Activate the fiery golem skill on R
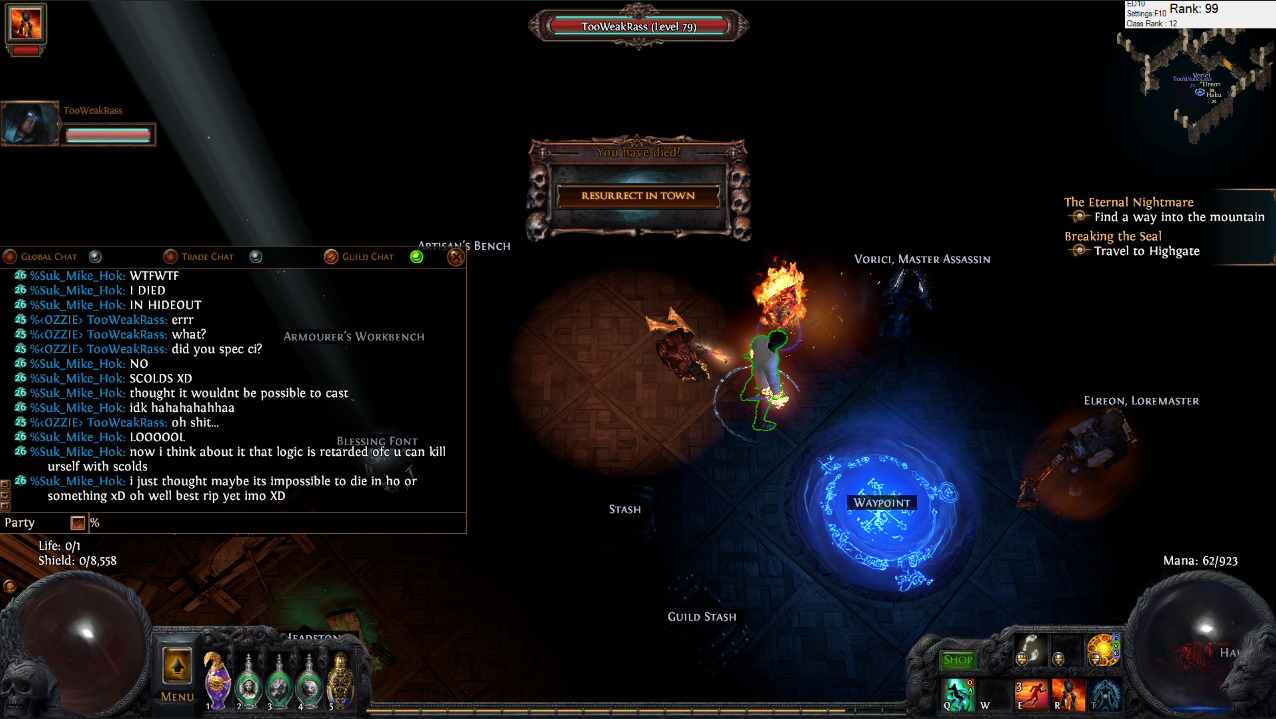Screen dimensions: 1276x719 coord(1069,694)
